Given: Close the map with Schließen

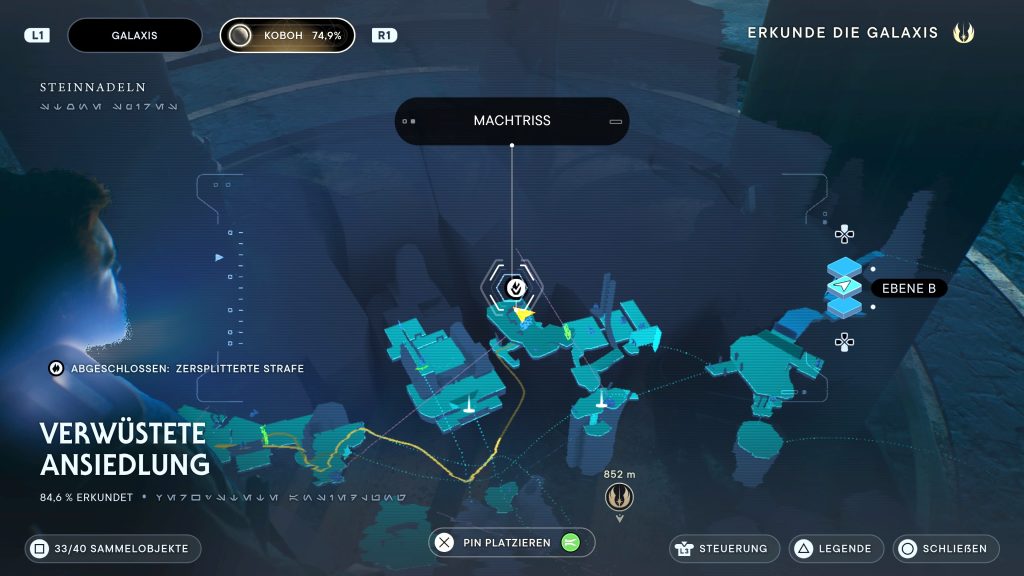Looking at the screenshot, I should pos(943,548).
